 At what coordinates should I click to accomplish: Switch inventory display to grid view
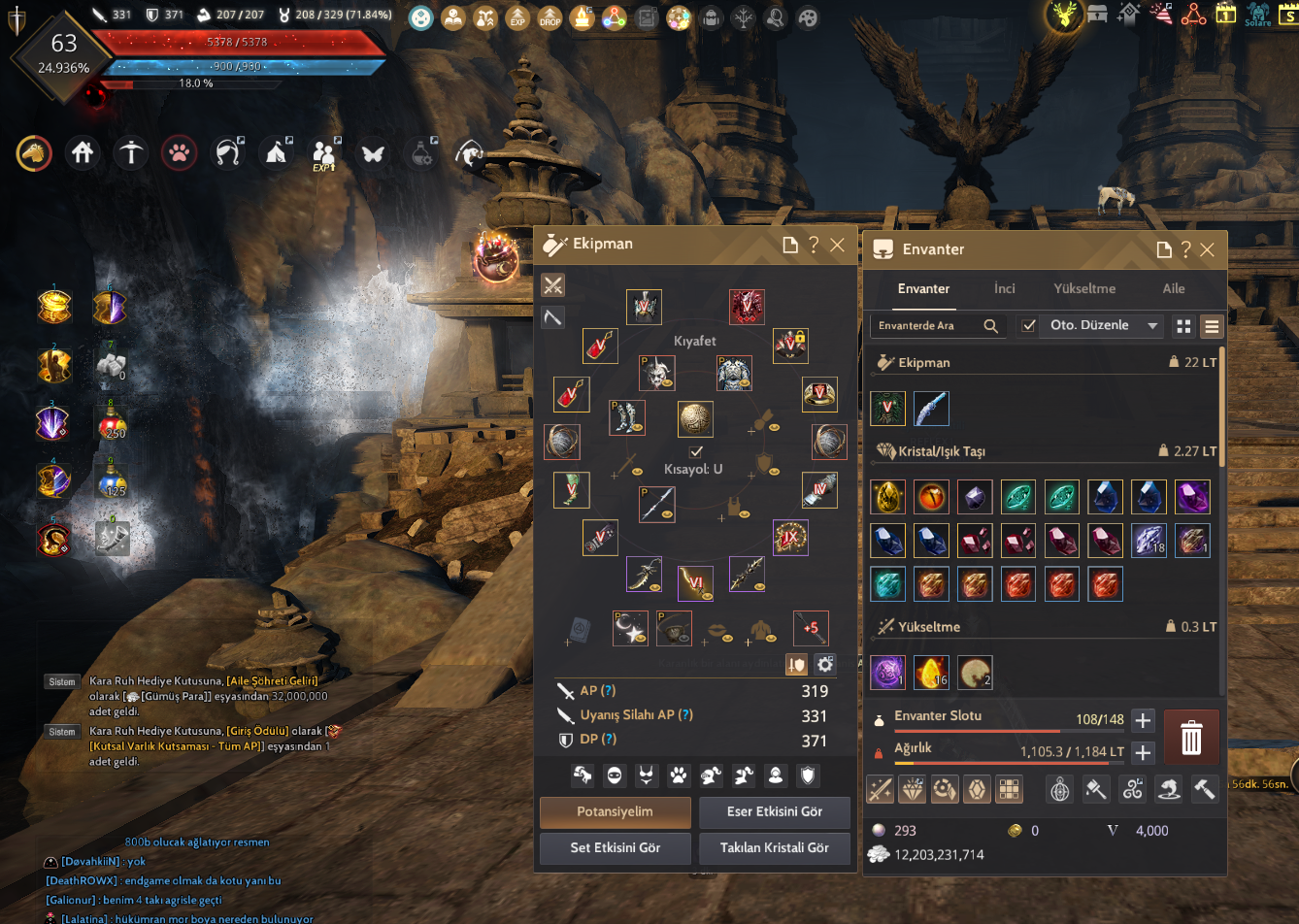(x=1182, y=326)
